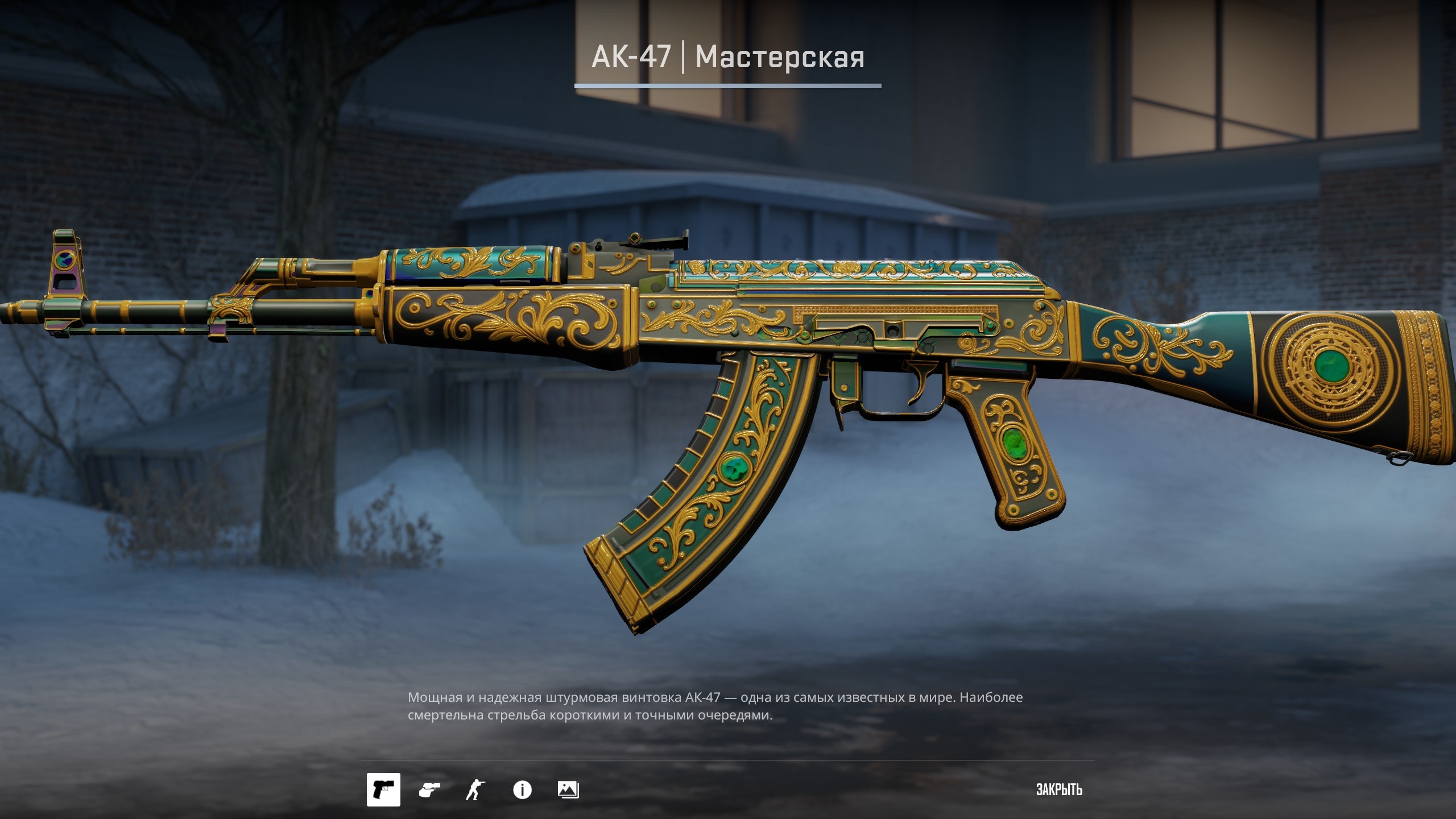Click the picture background icon

[x=568, y=789]
